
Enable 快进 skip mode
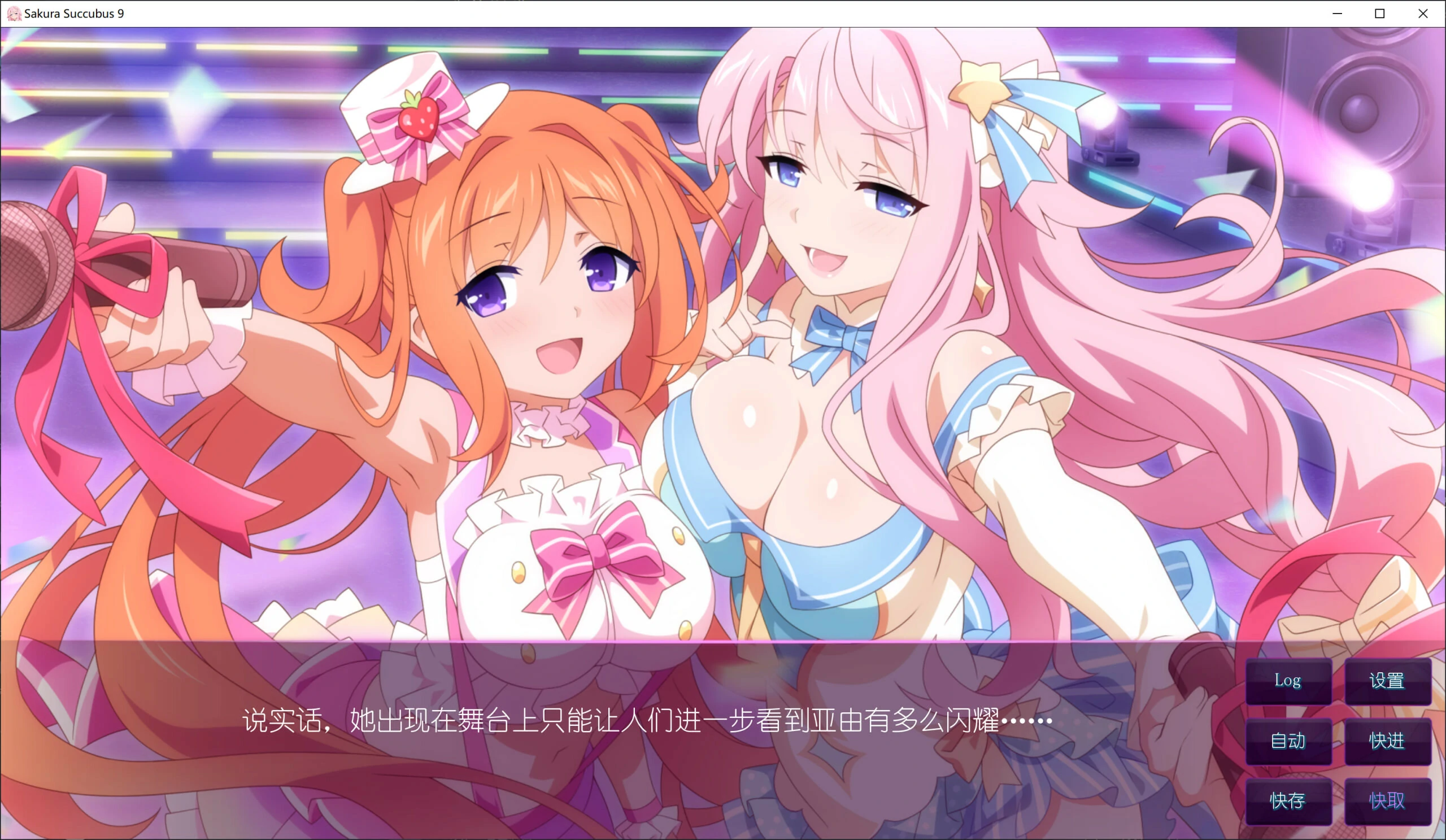(x=1388, y=741)
